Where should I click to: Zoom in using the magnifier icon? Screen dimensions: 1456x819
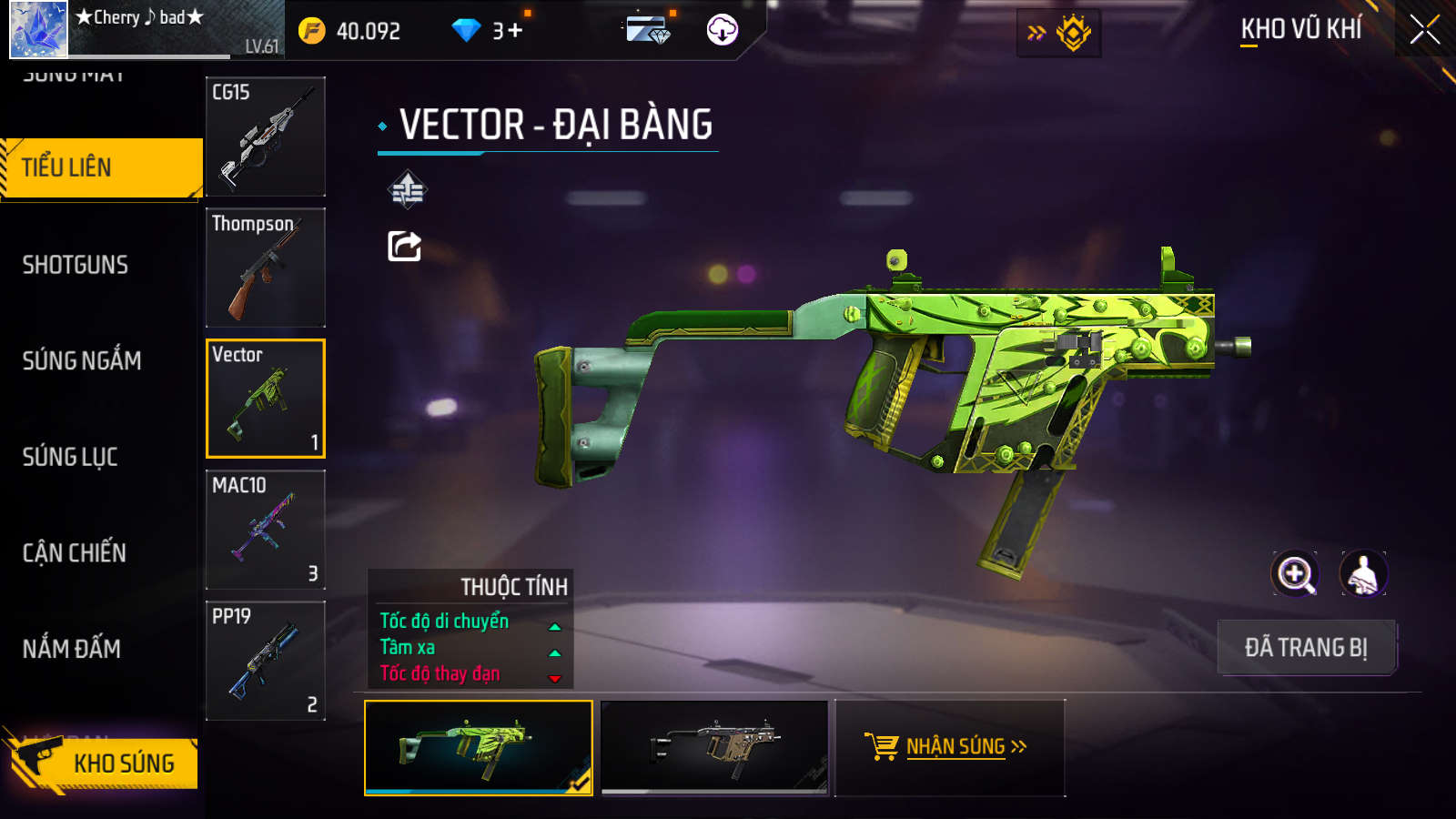pyautogui.click(x=1295, y=574)
